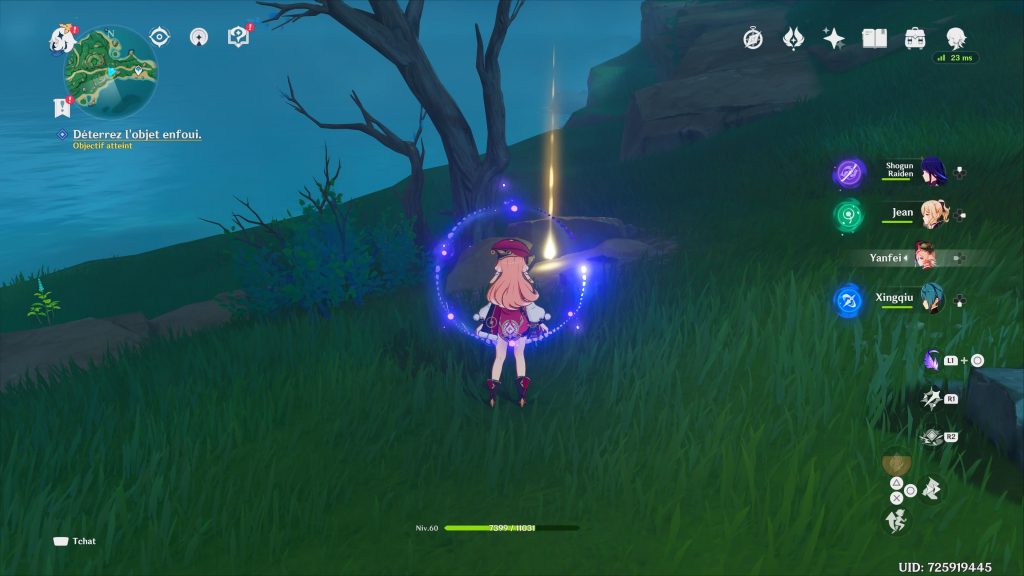Toggle the elemental sight eye icon
The image size is (1024, 576).
pos(159,38)
